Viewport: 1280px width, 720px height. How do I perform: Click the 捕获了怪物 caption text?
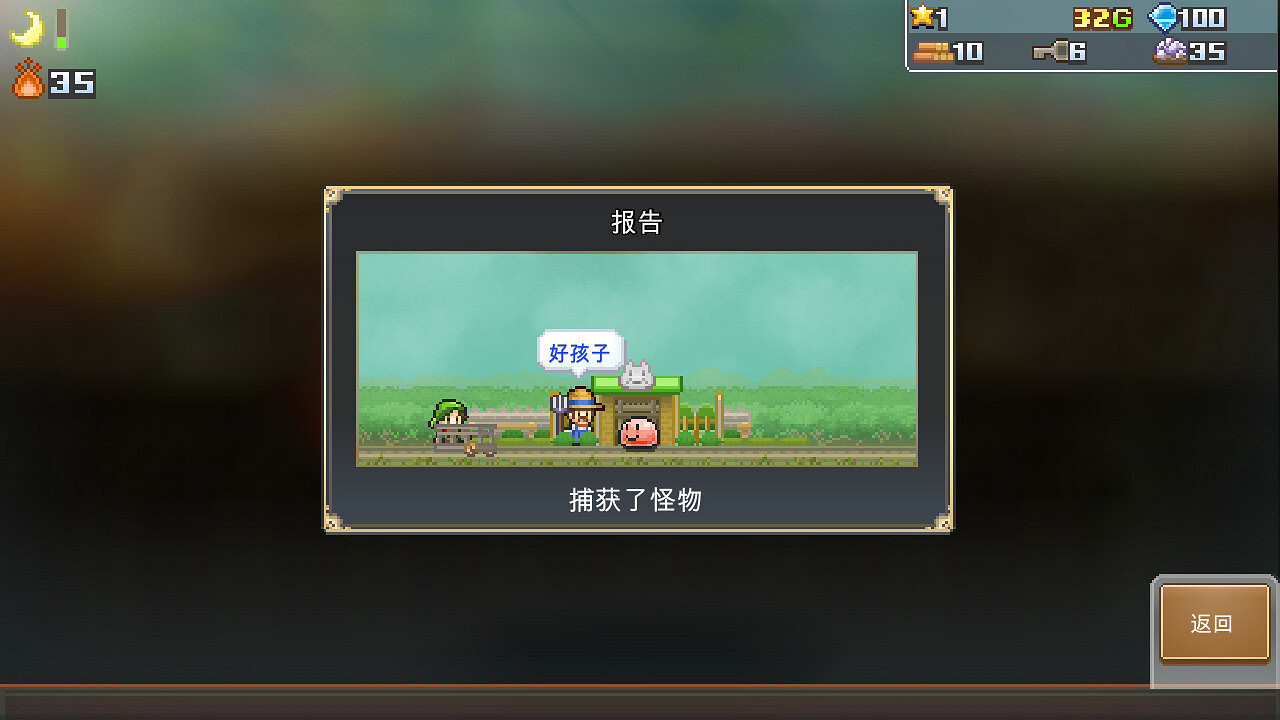(x=637, y=501)
